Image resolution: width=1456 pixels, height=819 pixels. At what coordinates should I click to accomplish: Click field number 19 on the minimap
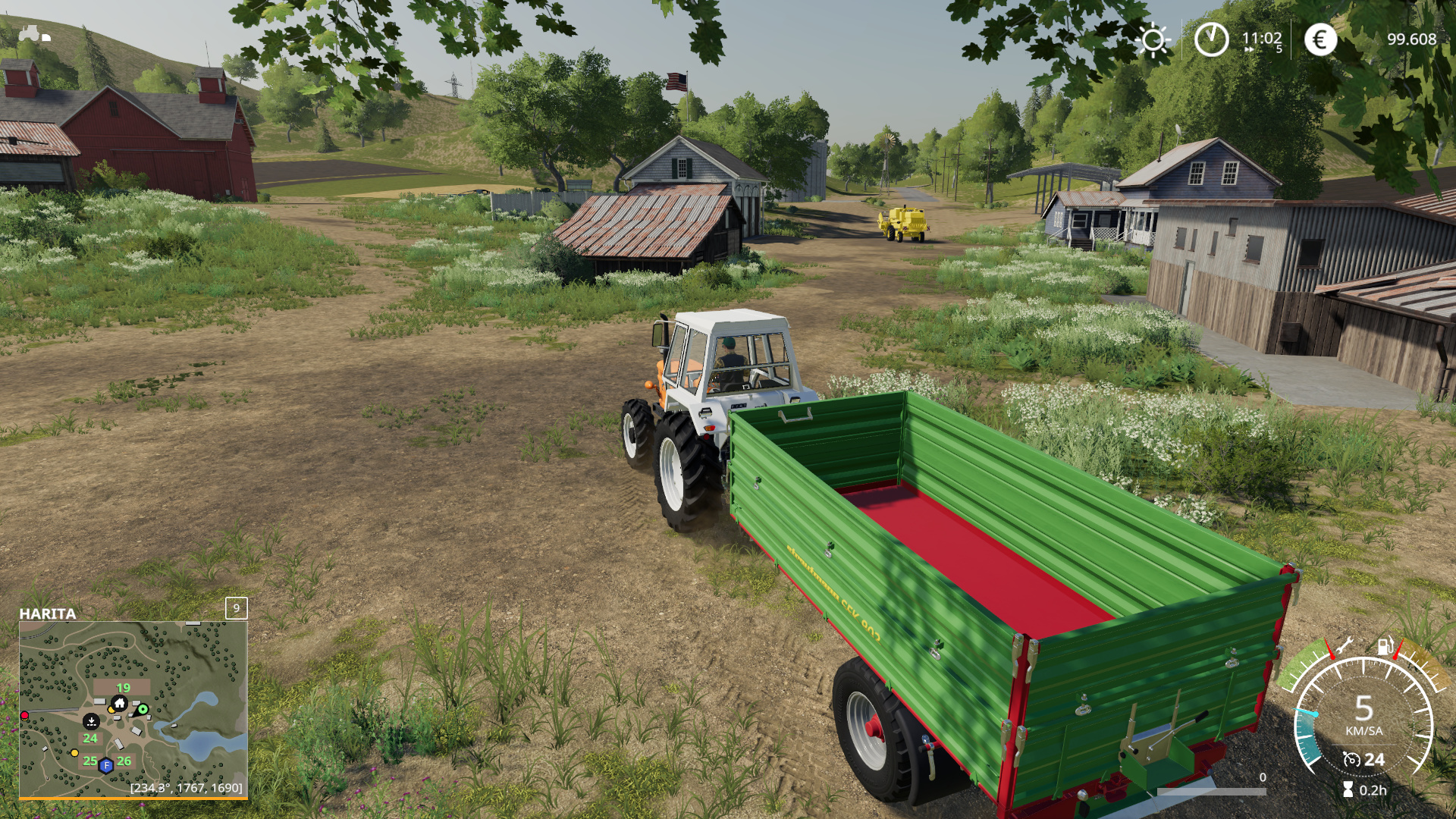[x=123, y=687]
